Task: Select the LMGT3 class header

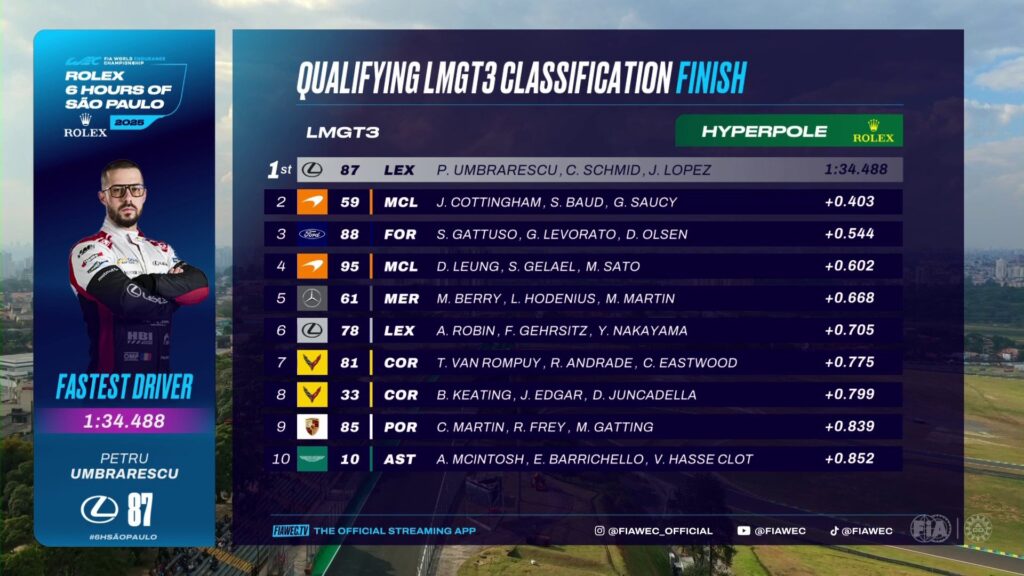Action: pyautogui.click(x=342, y=132)
